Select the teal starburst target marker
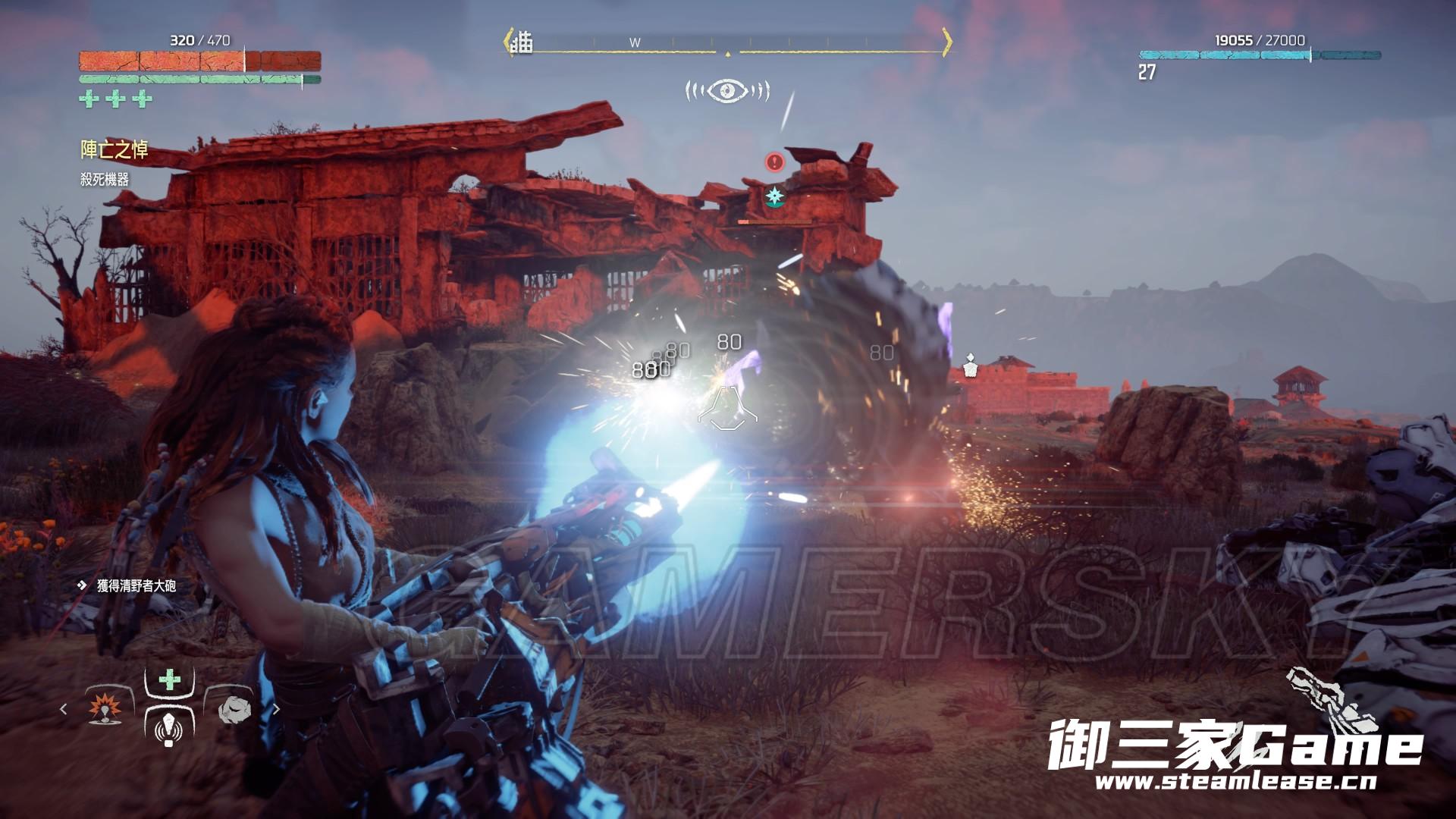 (774, 196)
